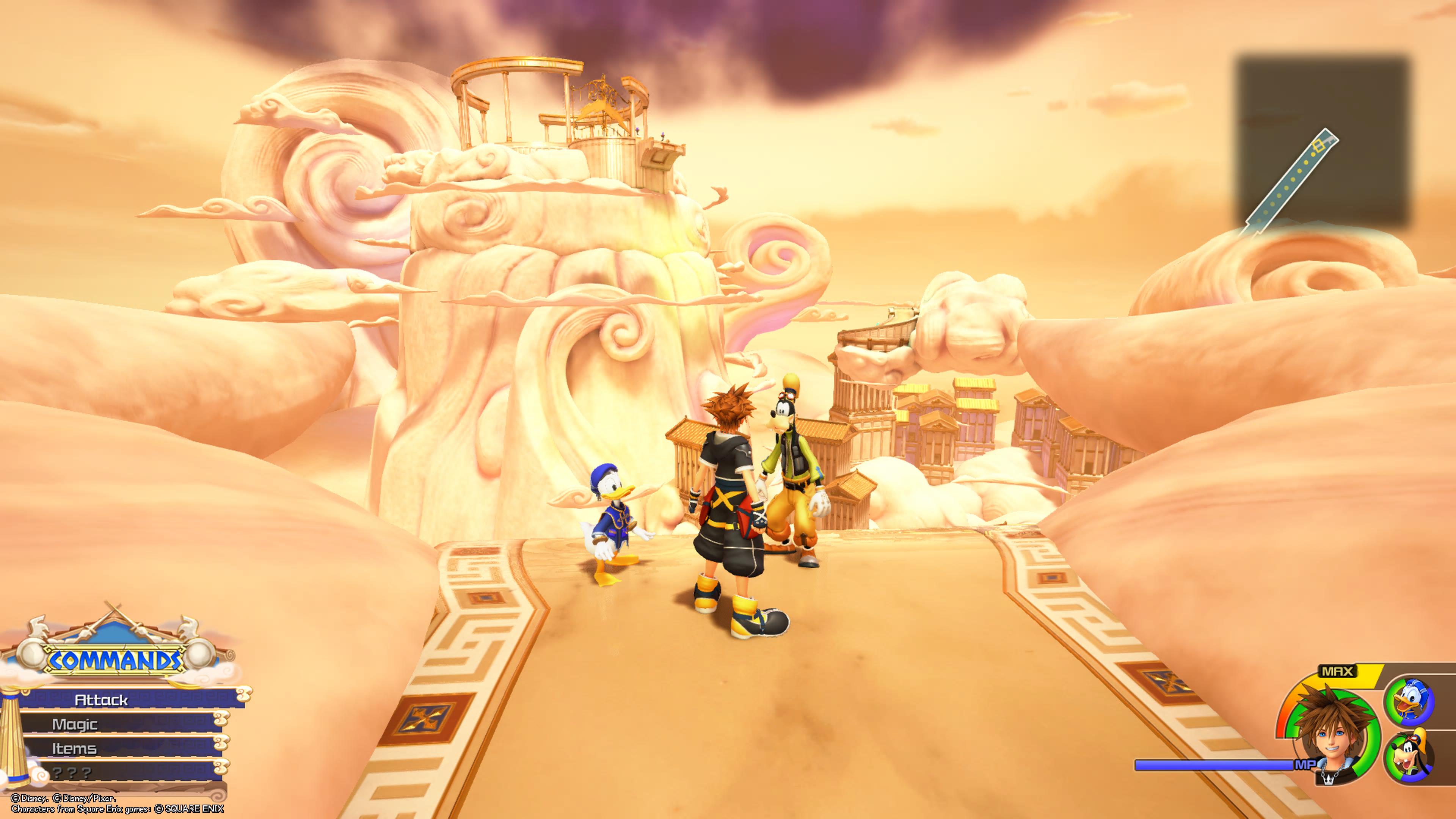
Task: Select the ??? command entry
Action: click(72, 773)
